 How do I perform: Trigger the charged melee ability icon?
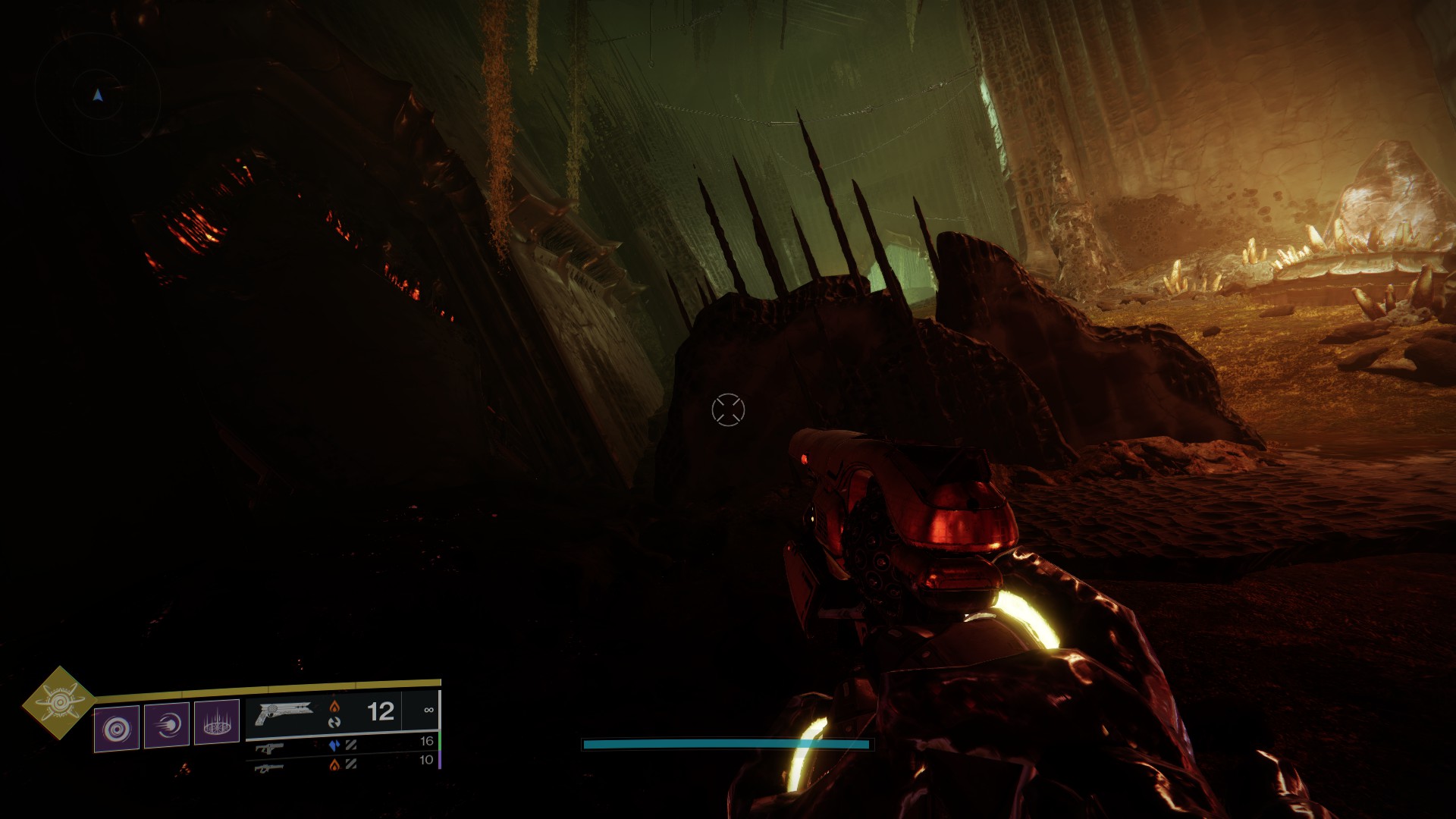[167, 726]
